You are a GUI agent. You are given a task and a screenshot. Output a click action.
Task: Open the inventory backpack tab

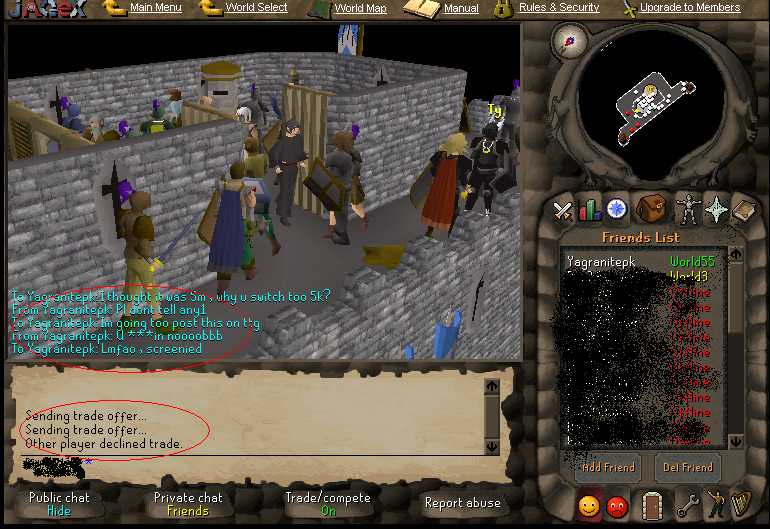[650, 209]
